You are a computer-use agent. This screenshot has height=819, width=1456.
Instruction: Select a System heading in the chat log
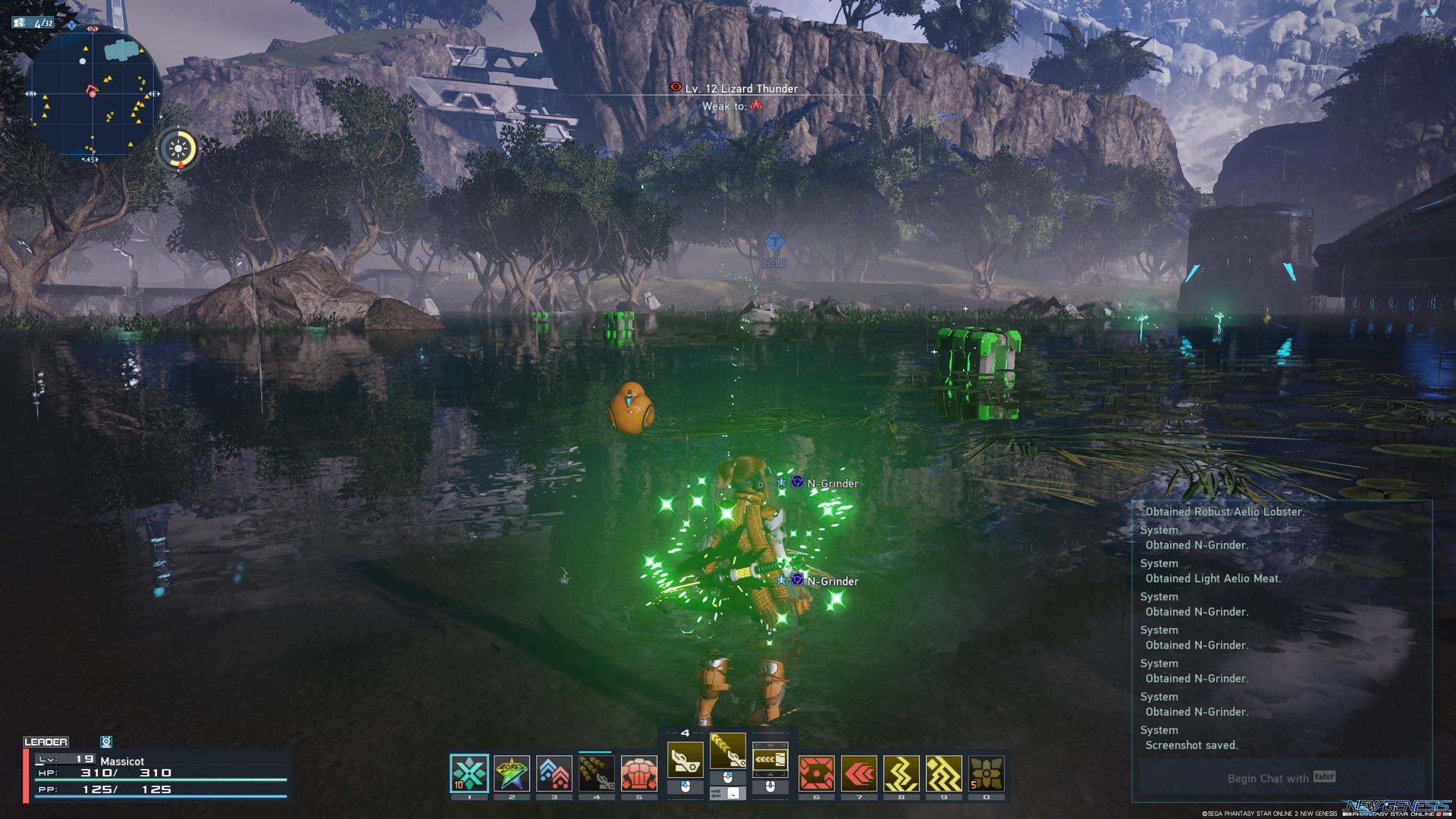click(1159, 563)
